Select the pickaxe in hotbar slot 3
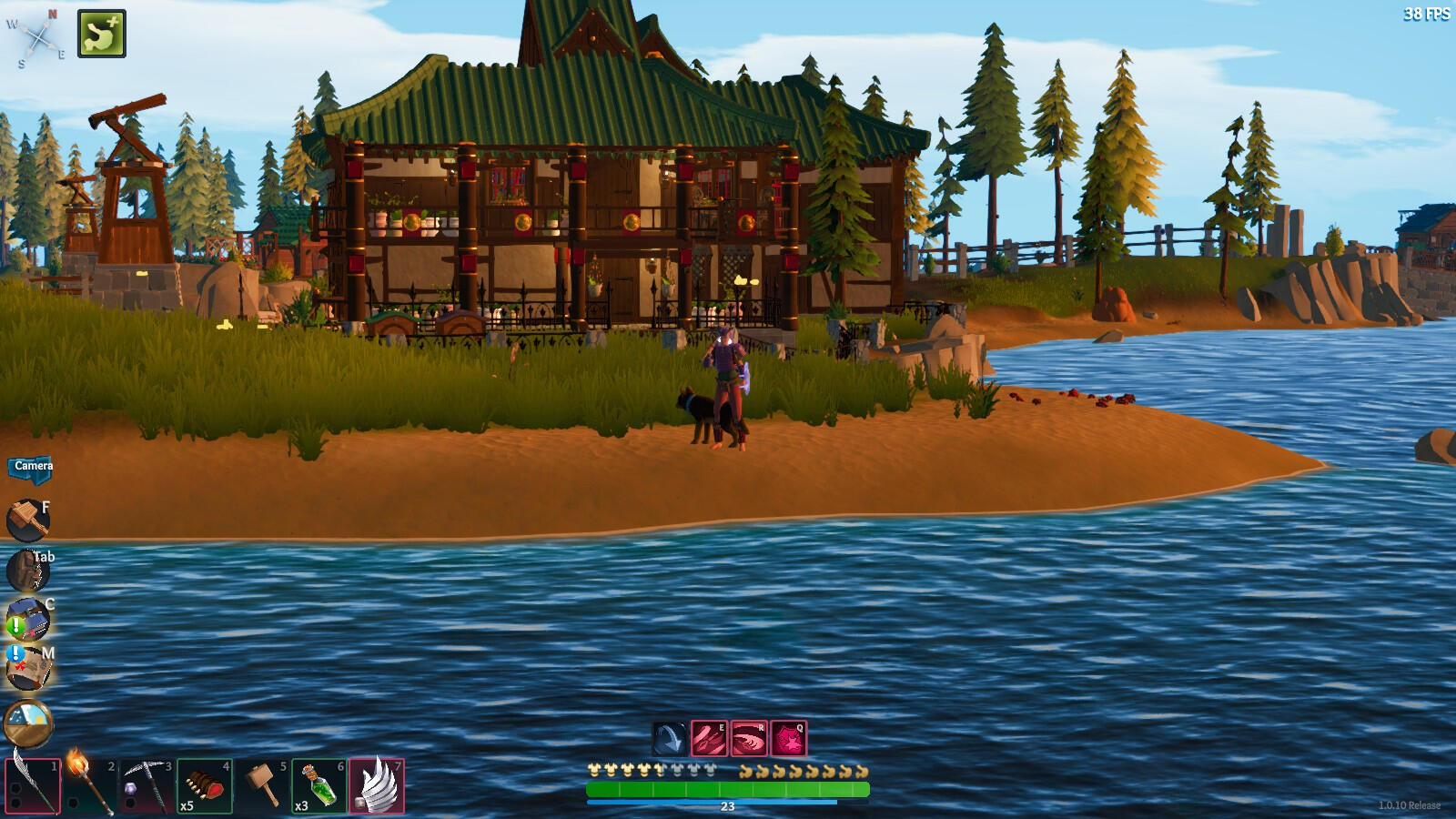The width and height of the screenshot is (1456, 819). [x=147, y=785]
